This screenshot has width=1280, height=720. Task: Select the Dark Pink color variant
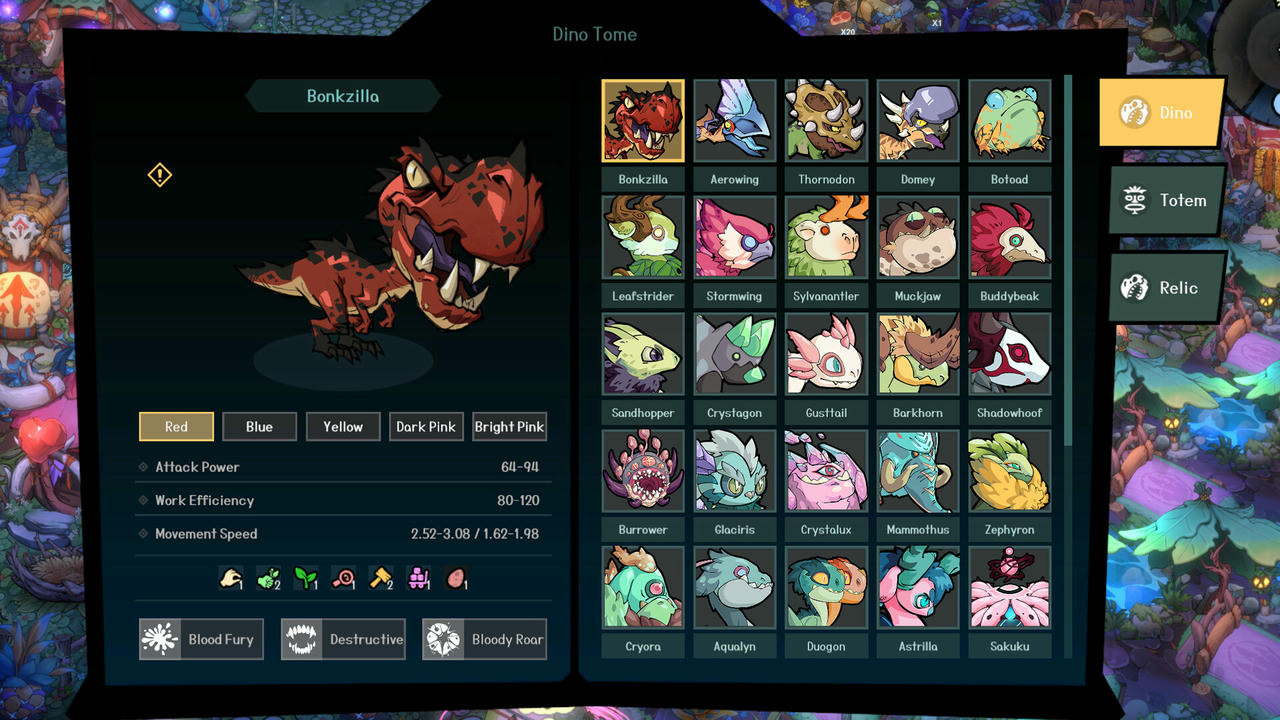coord(426,426)
